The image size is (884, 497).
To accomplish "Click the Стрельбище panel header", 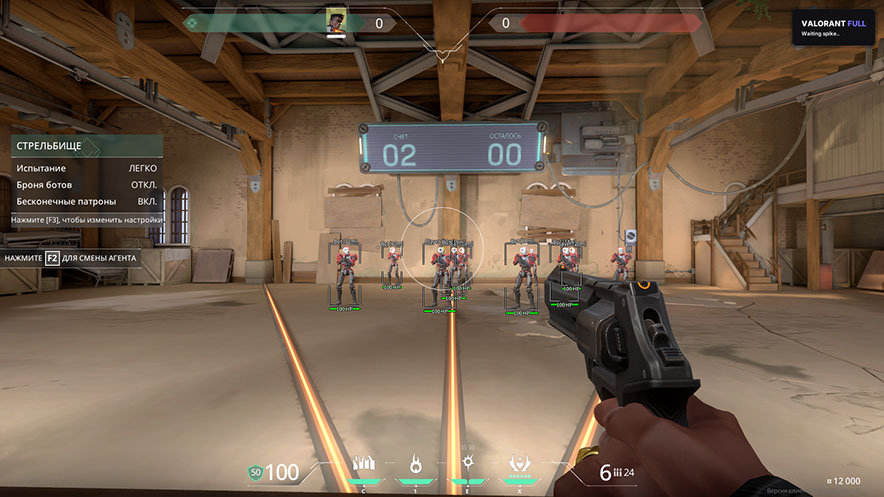I will point(87,146).
